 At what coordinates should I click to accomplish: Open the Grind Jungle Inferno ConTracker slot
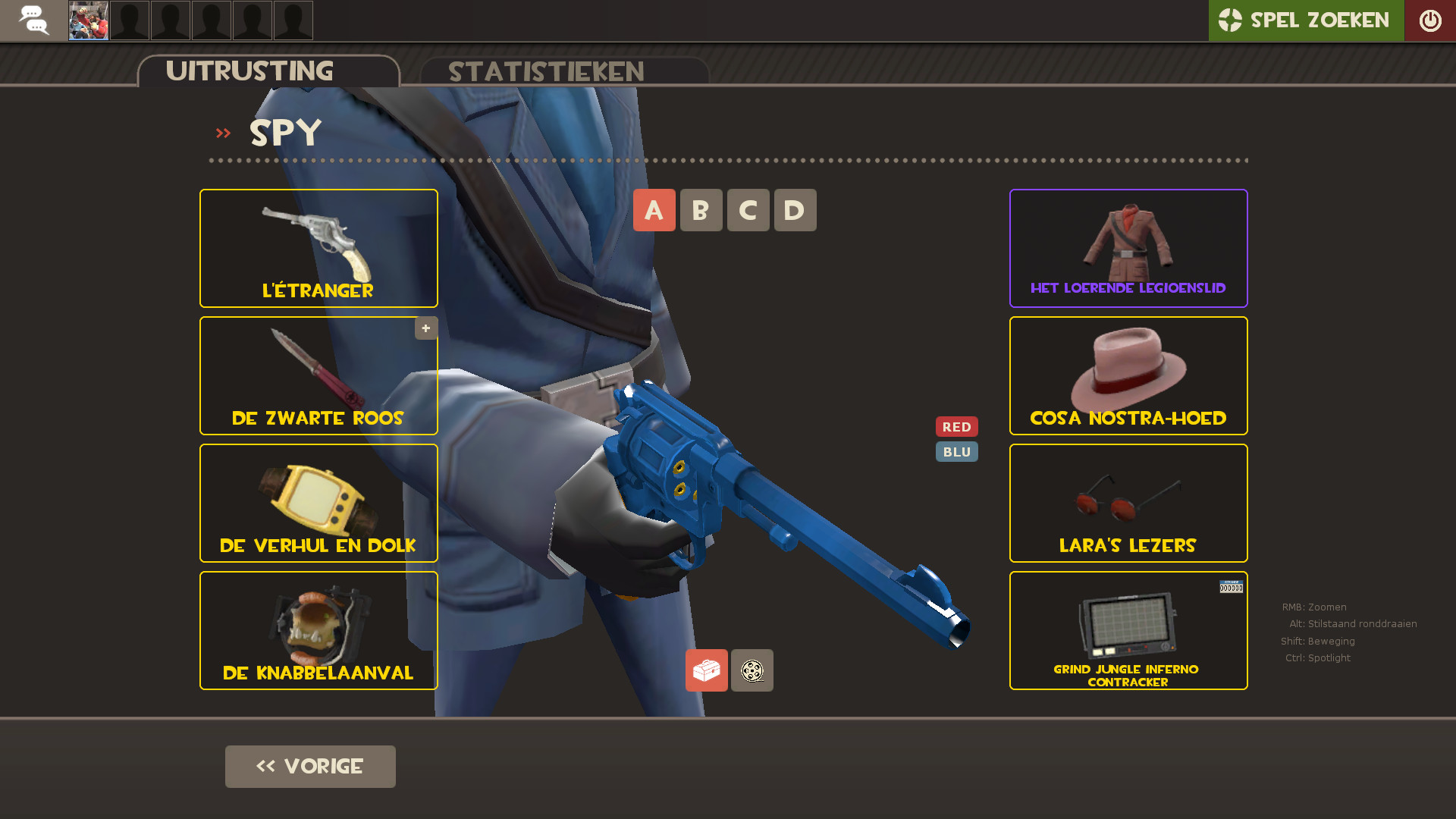click(x=1128, y=630)
